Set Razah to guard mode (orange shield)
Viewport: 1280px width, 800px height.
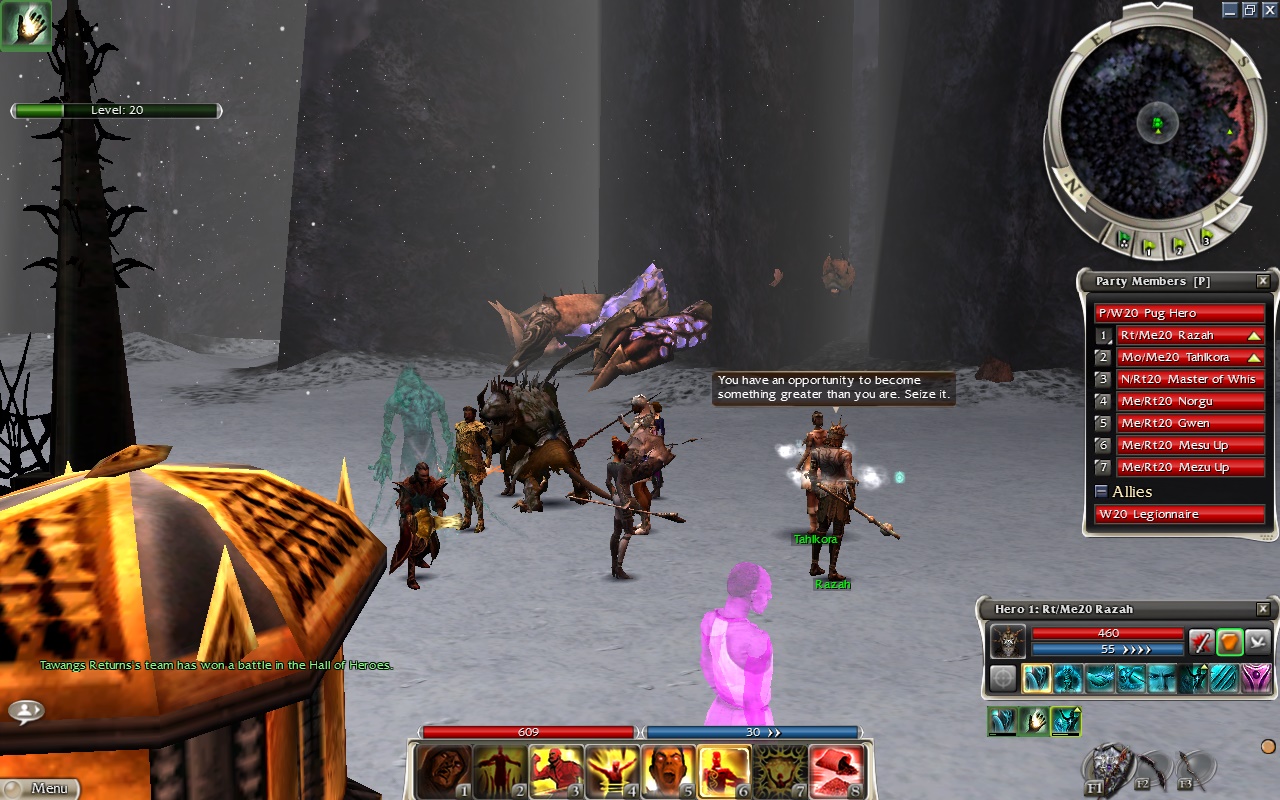point(1230,641)
